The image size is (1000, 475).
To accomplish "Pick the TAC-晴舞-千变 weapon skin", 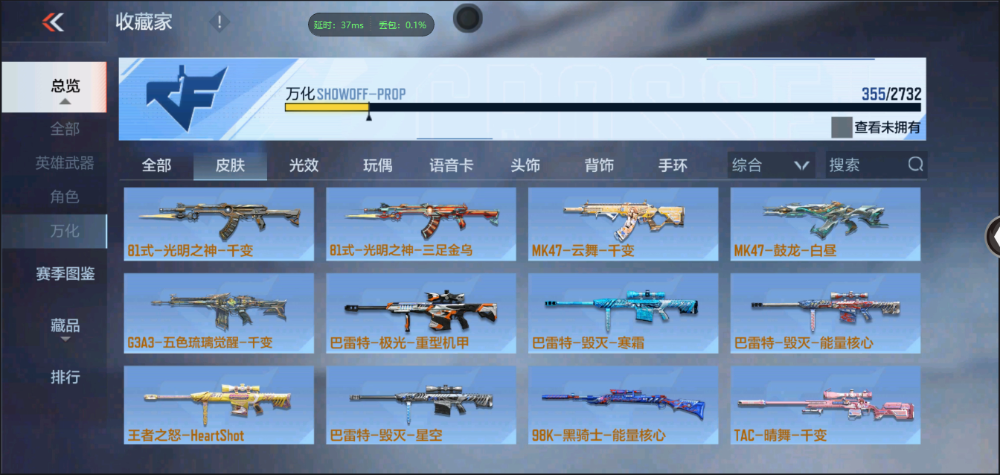I will (825, 405).
